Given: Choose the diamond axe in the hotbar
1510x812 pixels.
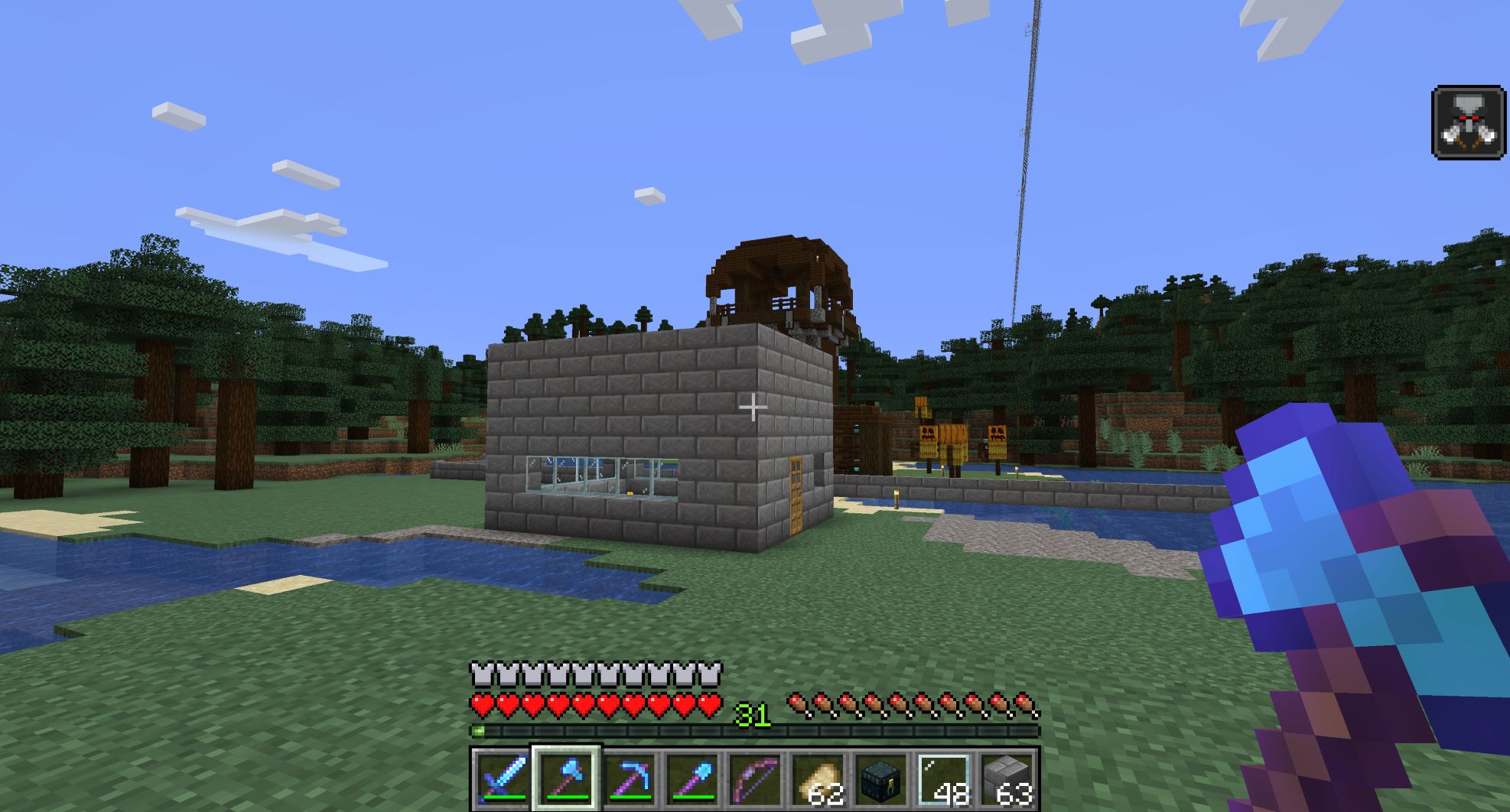Looking at the screenshot, I should 567,779.
